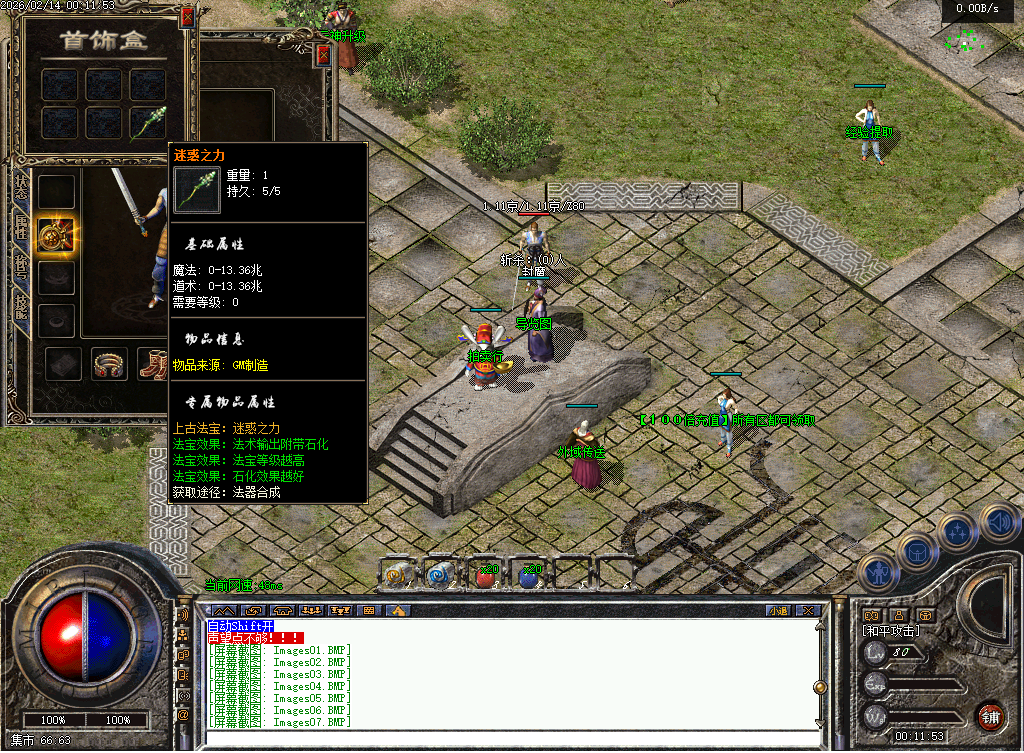The image size is (1024, 753).
Task: Open the bag with the chest button
Action: point(916,551)
